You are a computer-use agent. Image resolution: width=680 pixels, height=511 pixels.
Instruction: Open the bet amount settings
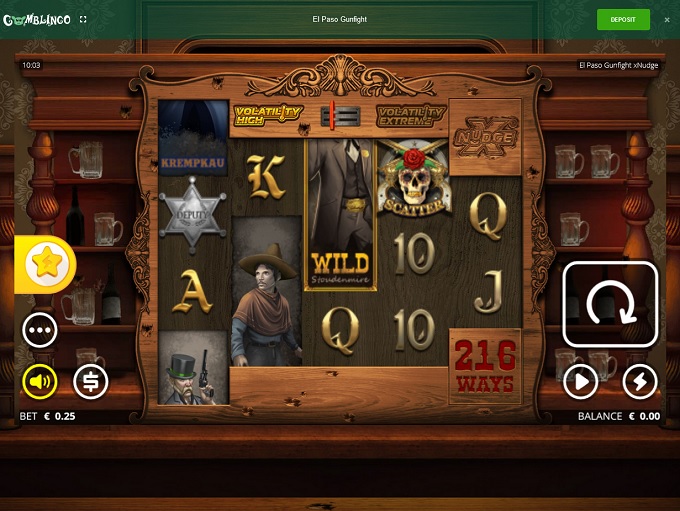tap(90, 380)
